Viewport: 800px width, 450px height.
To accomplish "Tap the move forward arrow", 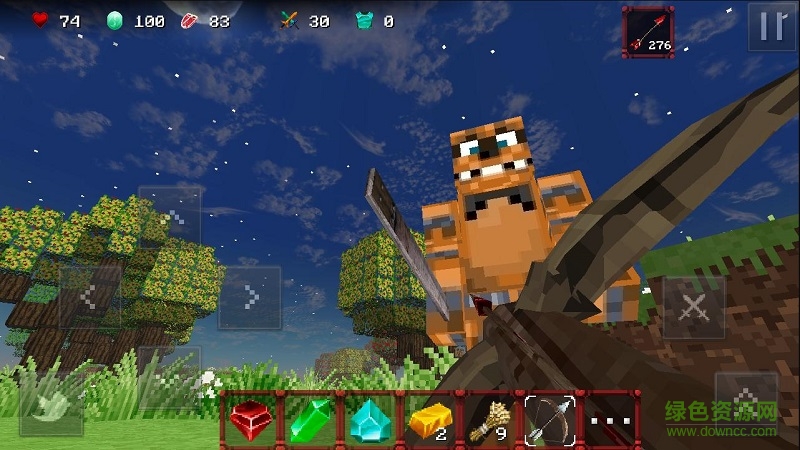I will tap(170, 217).
